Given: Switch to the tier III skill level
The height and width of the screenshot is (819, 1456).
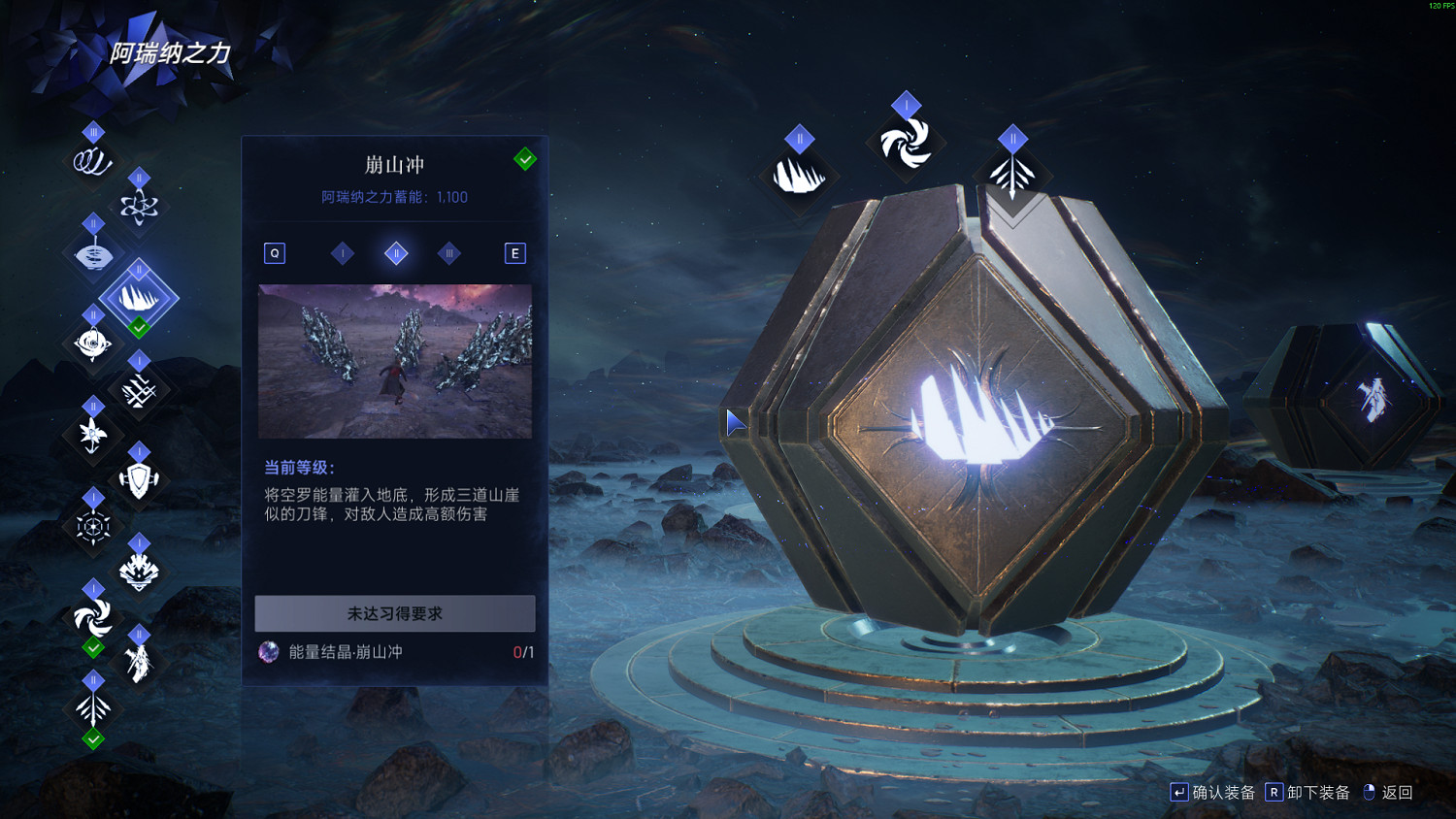Looking at the screenshot, I should (x=449, y=253).
